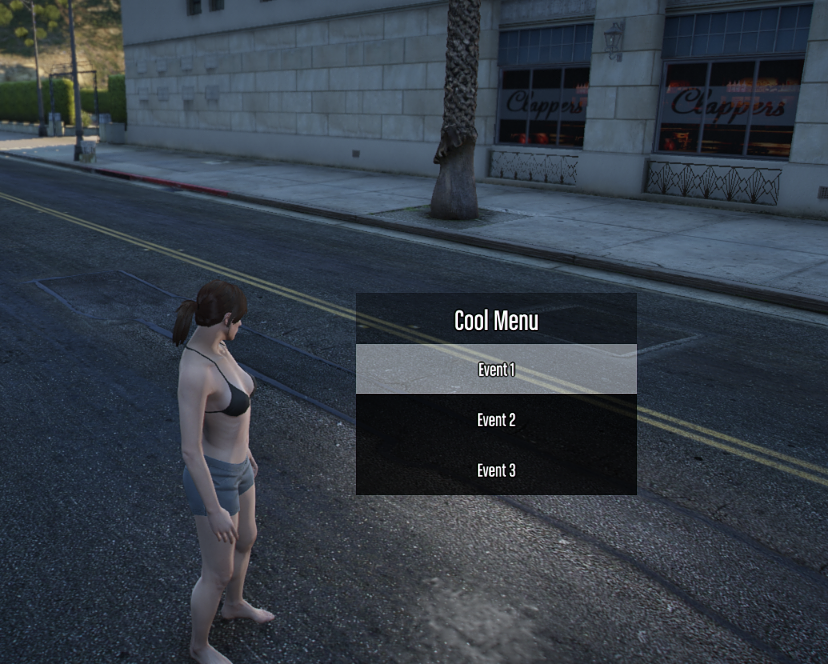
Task: Activate the Event 3 option
Action: 496,470
